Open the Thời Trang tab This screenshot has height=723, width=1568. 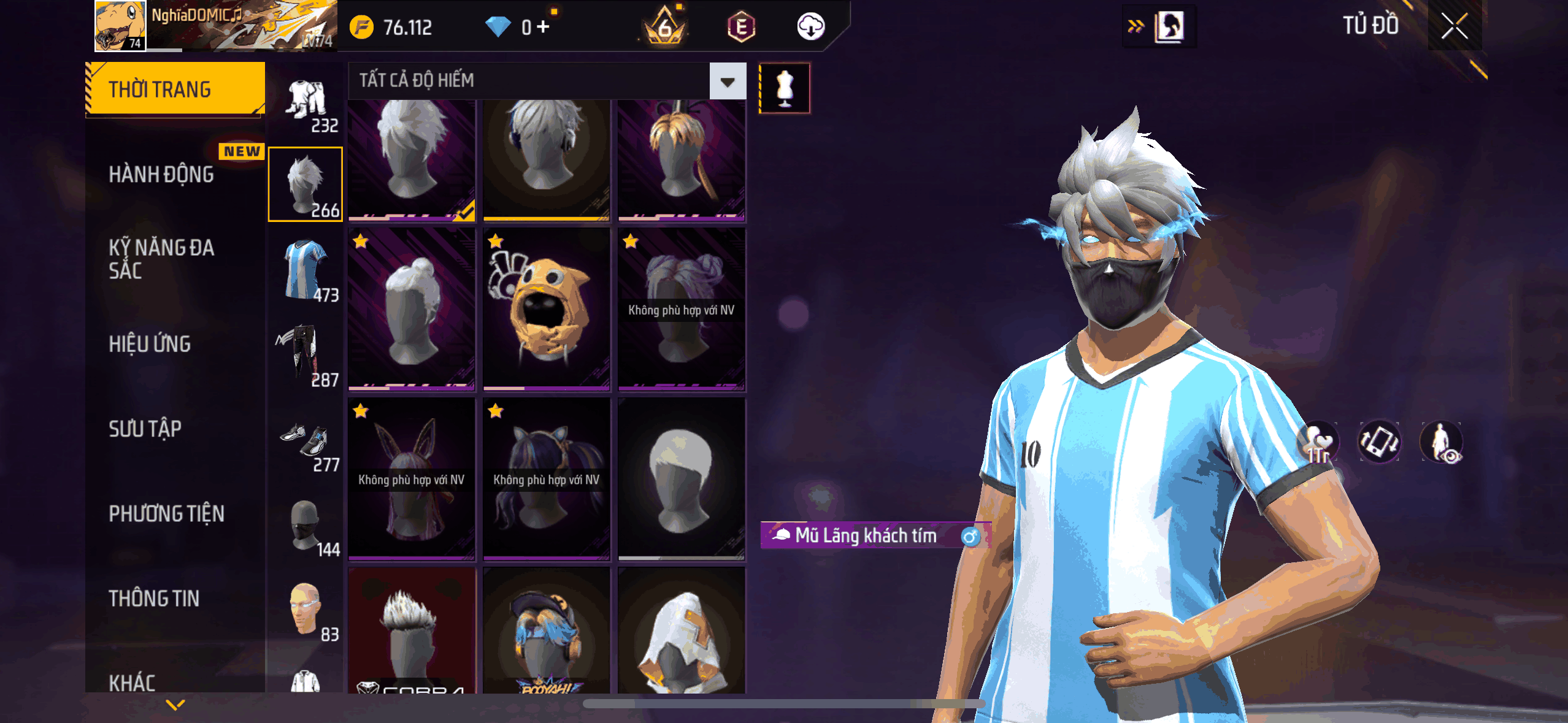[175, 90]
